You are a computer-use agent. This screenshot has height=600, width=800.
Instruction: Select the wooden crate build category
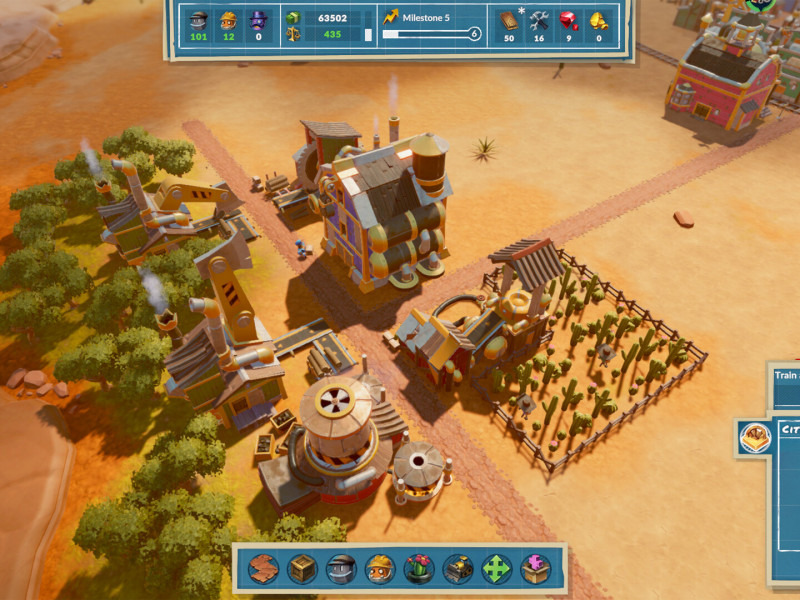302,569
